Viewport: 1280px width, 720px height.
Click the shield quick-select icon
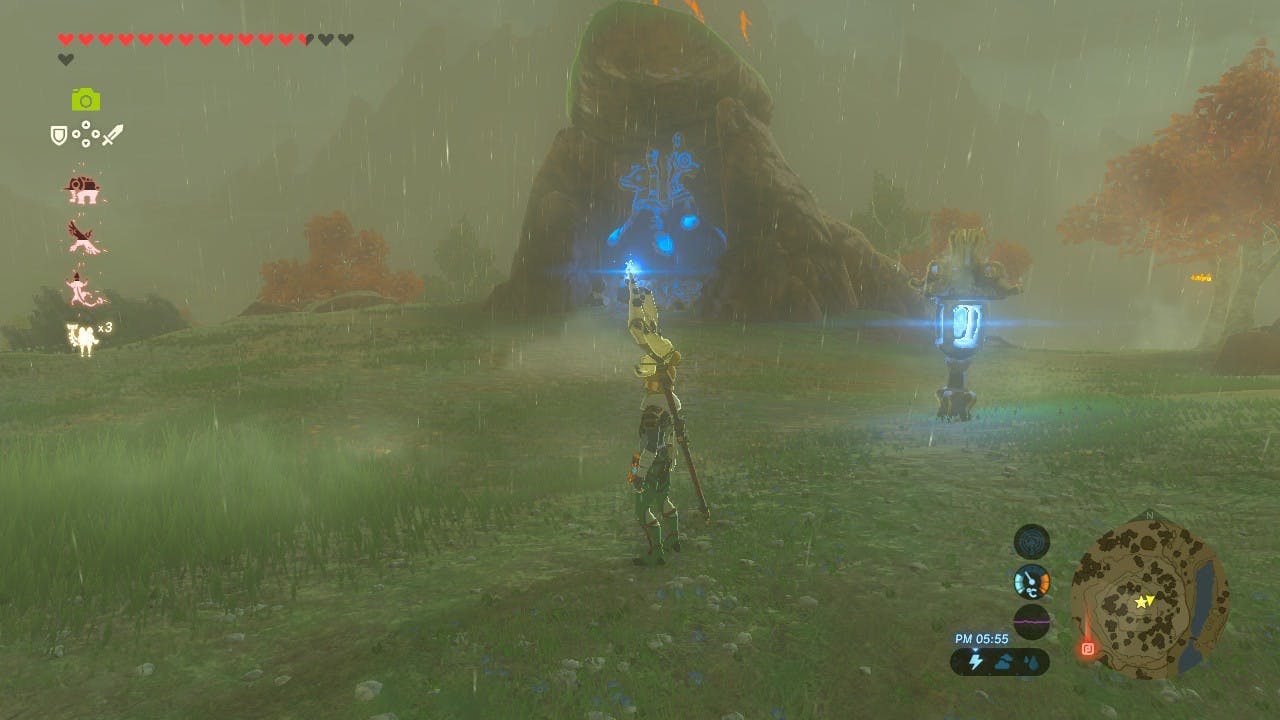point(59,135)
